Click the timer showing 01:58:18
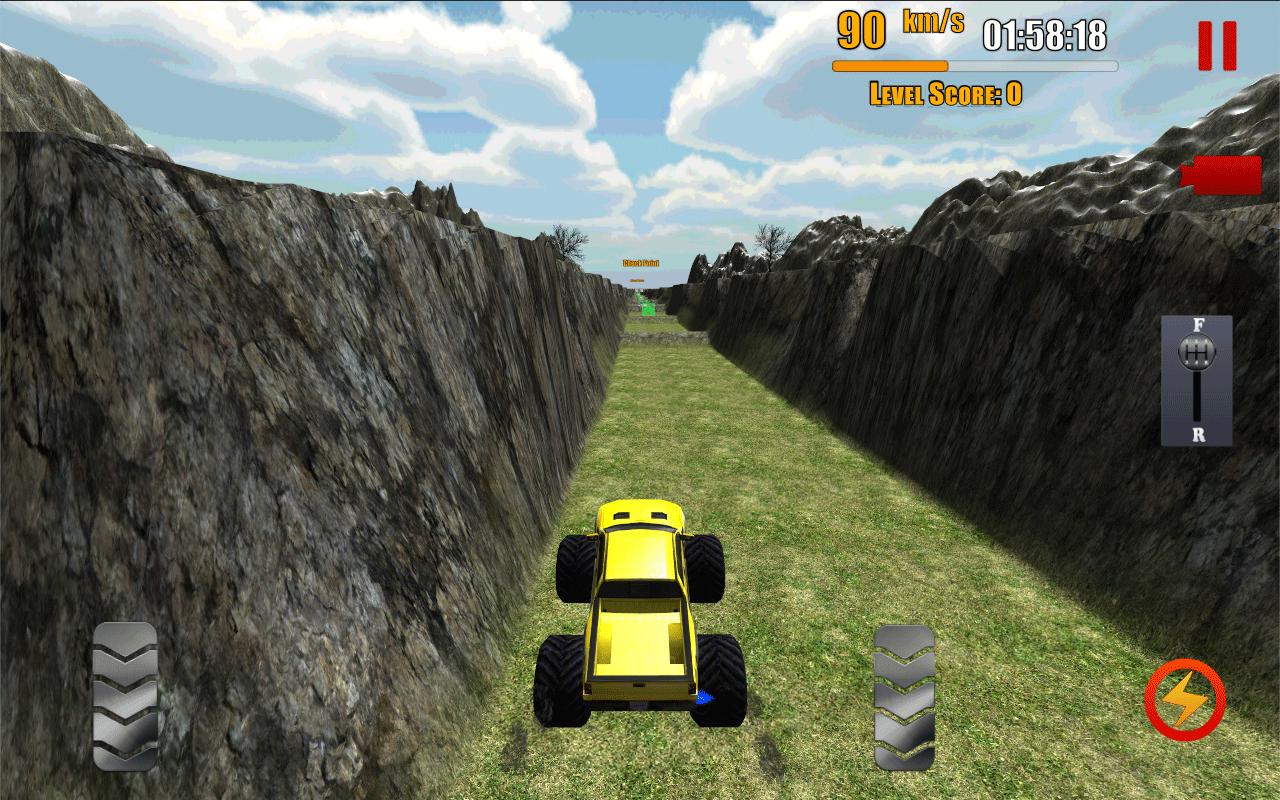1280x800 pixels. click(1043, 35)
